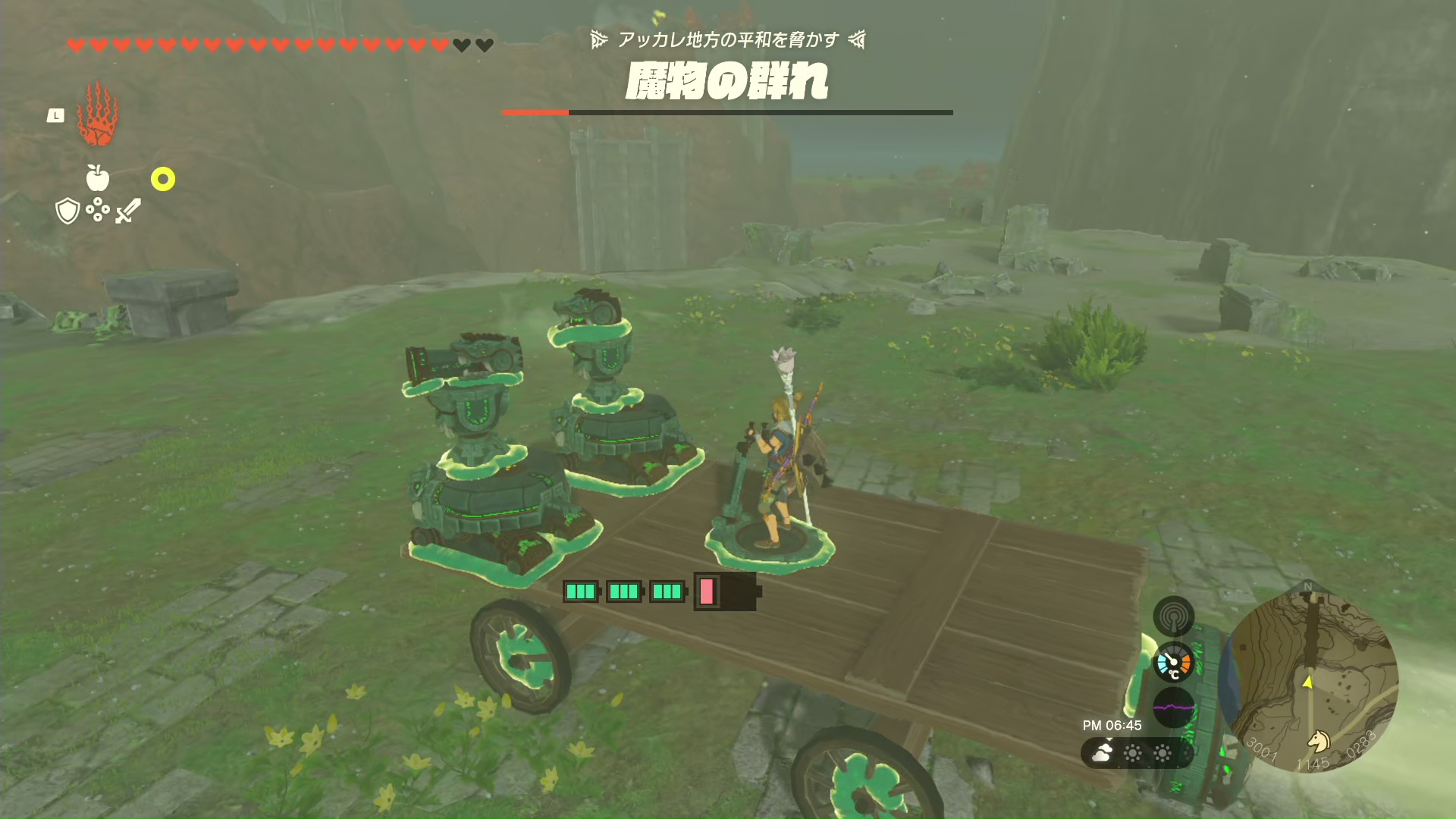Image resolution: width=1456 pixels, height=819 pixels.
Task: Choose the shield quick-select icon
Action: point(67,211)
